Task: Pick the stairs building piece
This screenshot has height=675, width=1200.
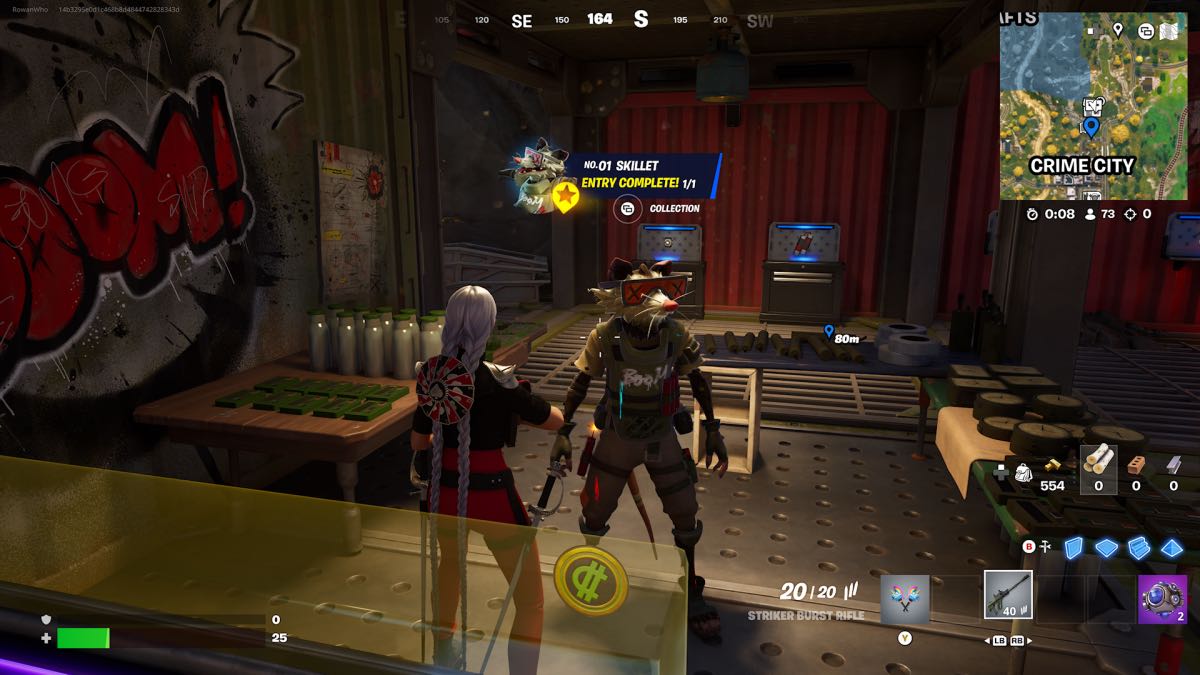Action: click(x=1139, y=547)
